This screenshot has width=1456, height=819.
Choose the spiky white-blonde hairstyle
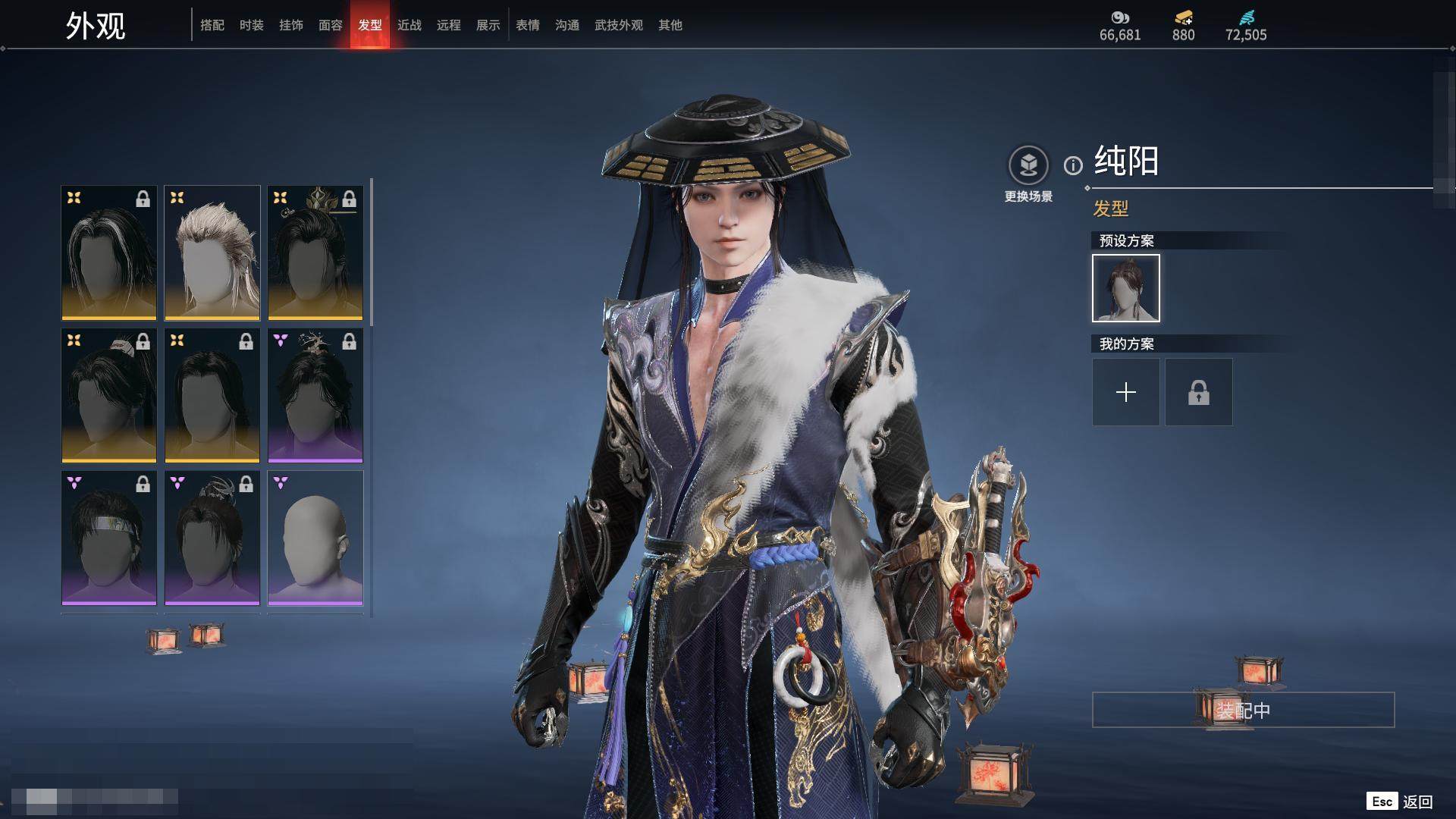pos(212,253)
